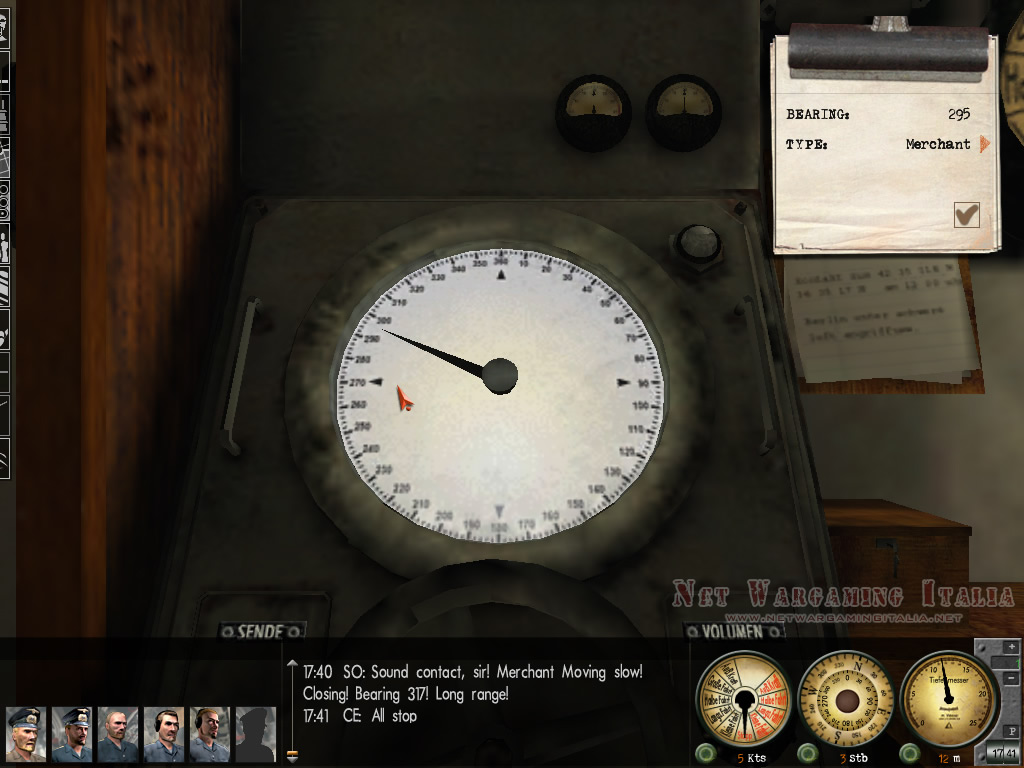Click the 17:41 clock display
Image resolution: width=1024 pixels, height=768 pixels.
click(x=1002, y=753)
